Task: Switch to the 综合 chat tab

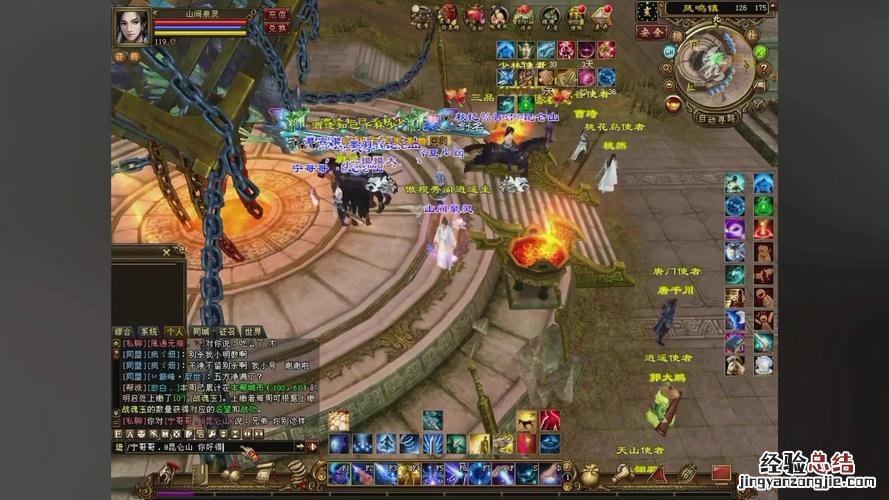Action: click(x=124, y=331)
